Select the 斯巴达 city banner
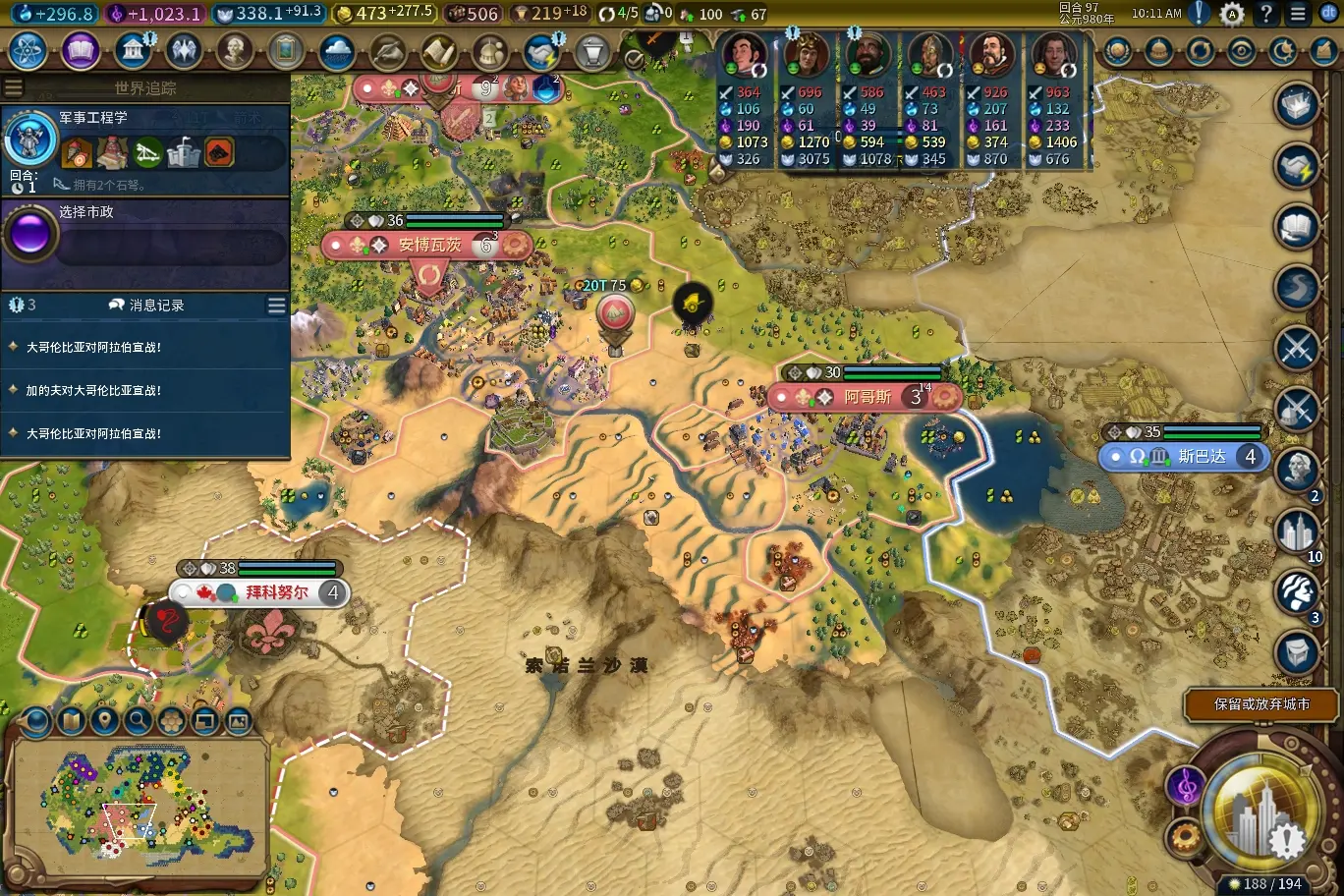 coord(1201,457)
